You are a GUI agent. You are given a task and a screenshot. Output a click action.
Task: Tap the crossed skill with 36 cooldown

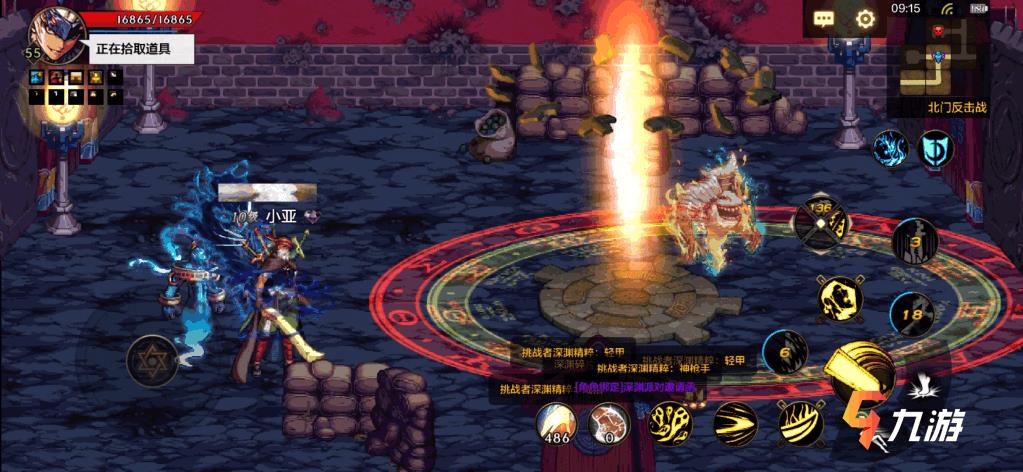[x=820, y=222]
